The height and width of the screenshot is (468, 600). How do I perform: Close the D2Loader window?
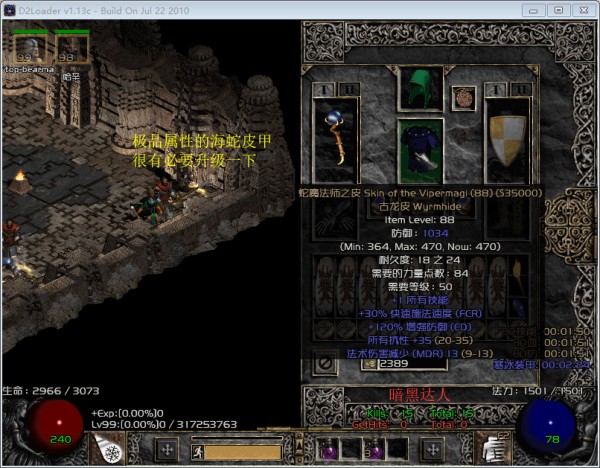point(580,9)
